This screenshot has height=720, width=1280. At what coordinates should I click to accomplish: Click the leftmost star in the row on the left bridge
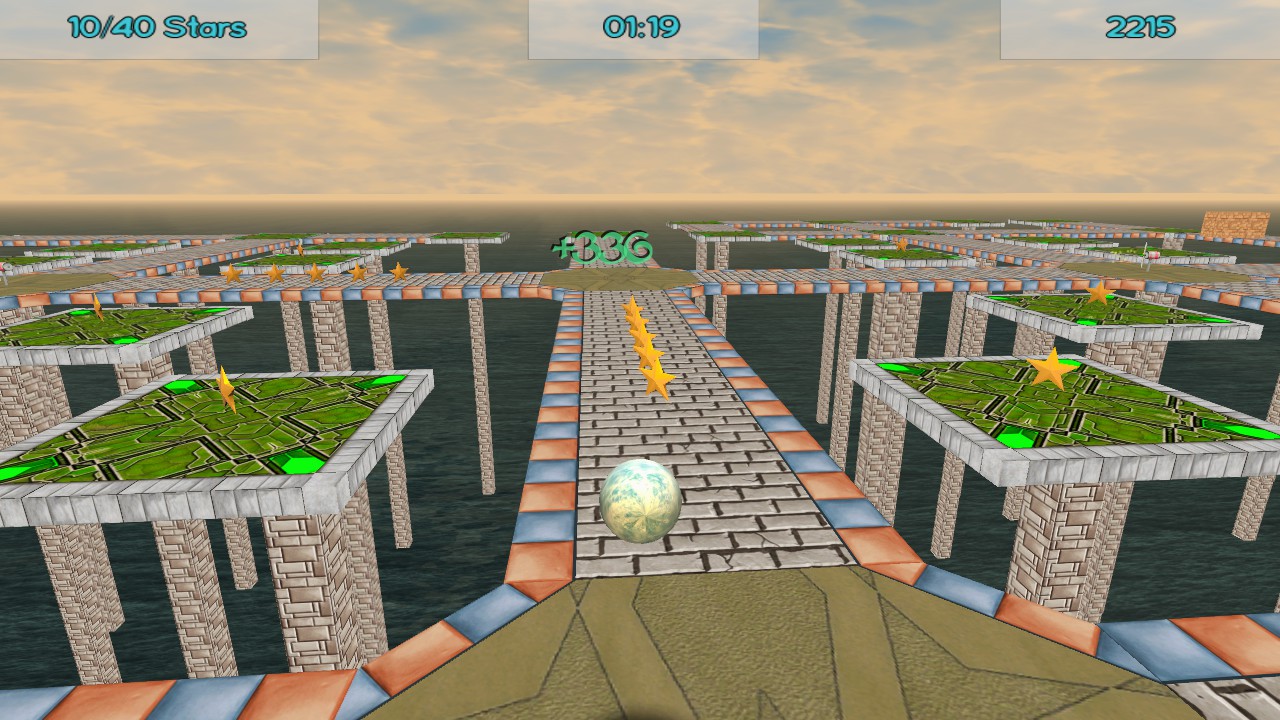pyautogui.click(x=232, y=271)
